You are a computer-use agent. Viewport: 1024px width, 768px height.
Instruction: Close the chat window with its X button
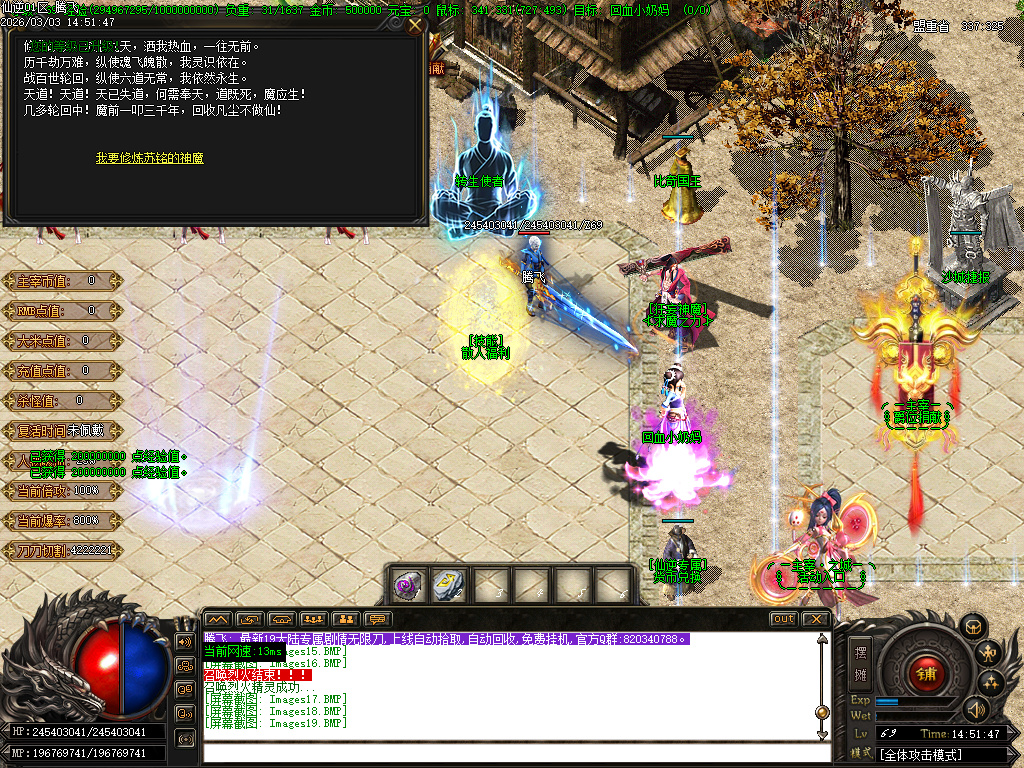click(816, 619)
